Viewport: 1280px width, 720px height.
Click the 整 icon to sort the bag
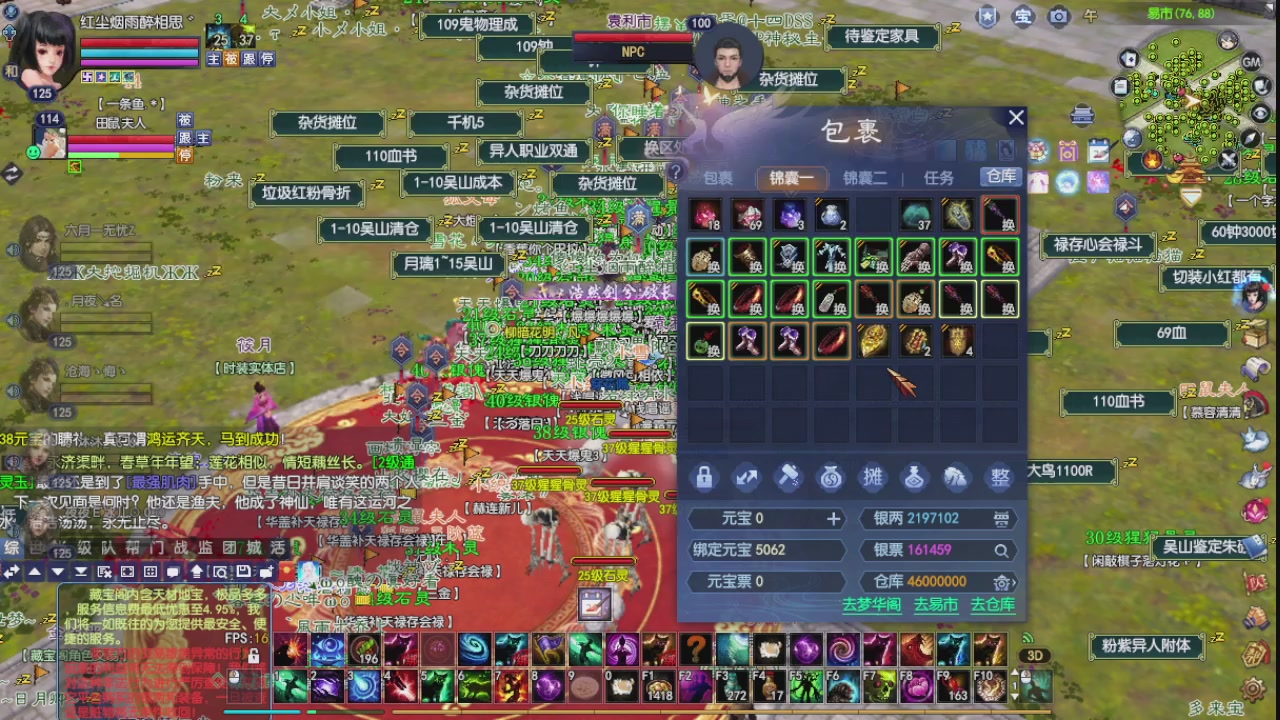(x=999, y=477)
